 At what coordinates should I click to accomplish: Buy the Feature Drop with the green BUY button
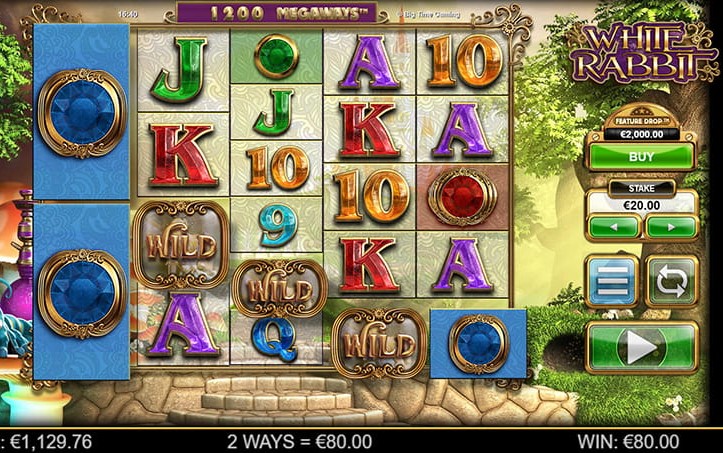coord(640,157)
